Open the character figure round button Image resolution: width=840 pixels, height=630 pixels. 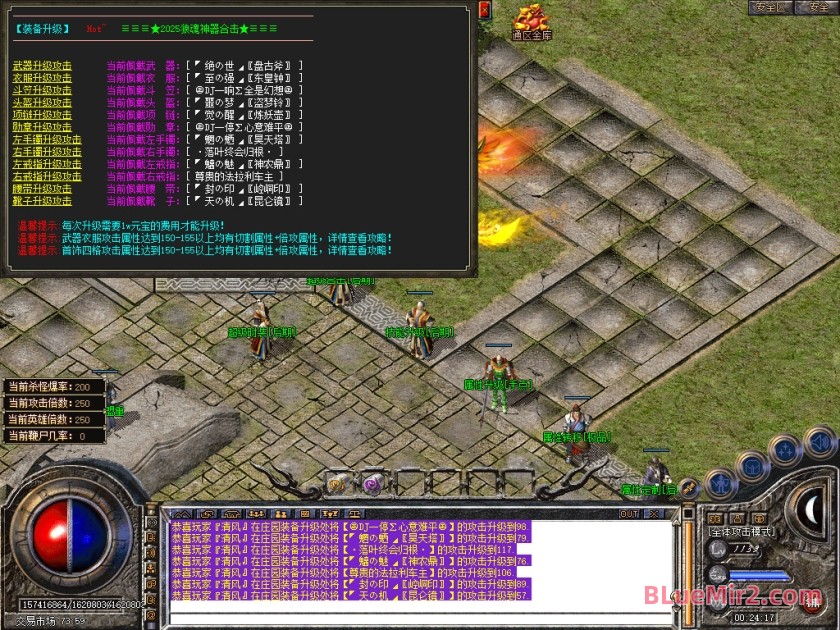coord(720,484)
